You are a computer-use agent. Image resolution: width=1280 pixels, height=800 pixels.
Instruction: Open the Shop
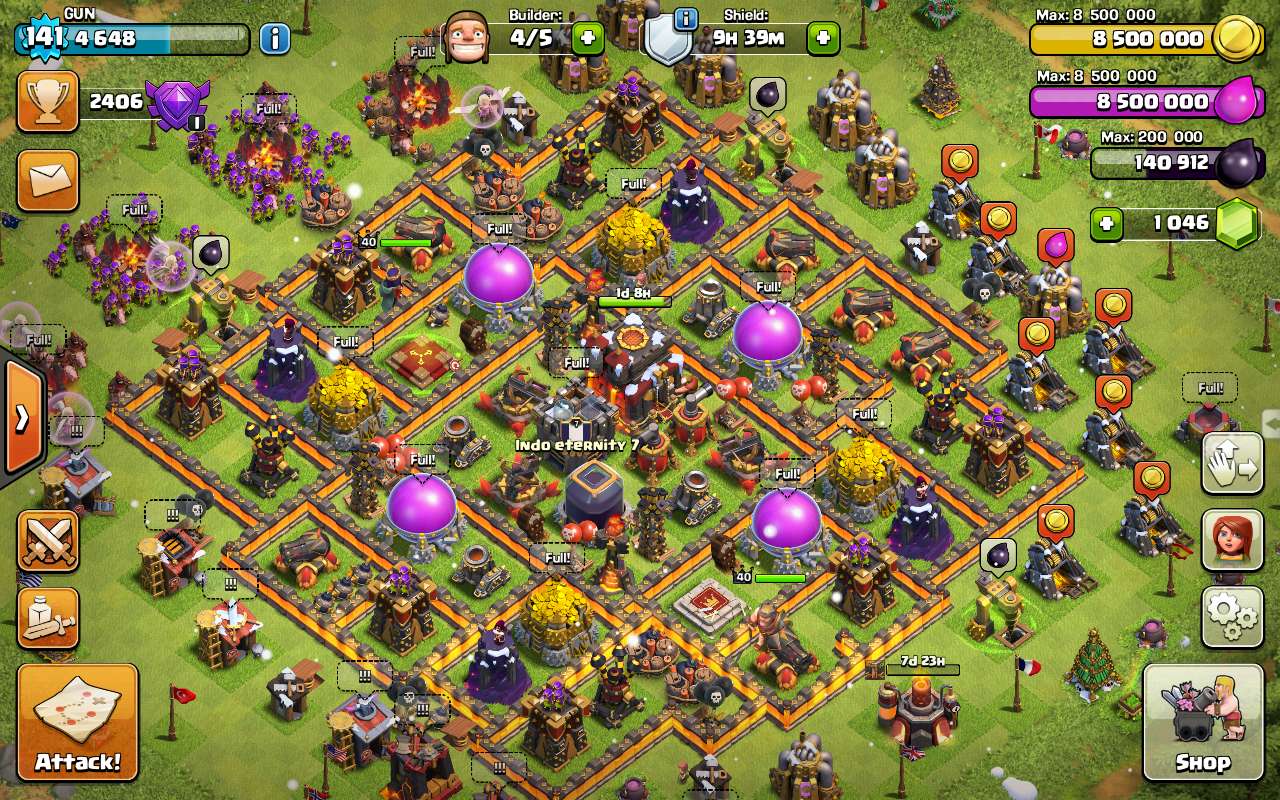pyautogui.click(x=1203, y=722)
